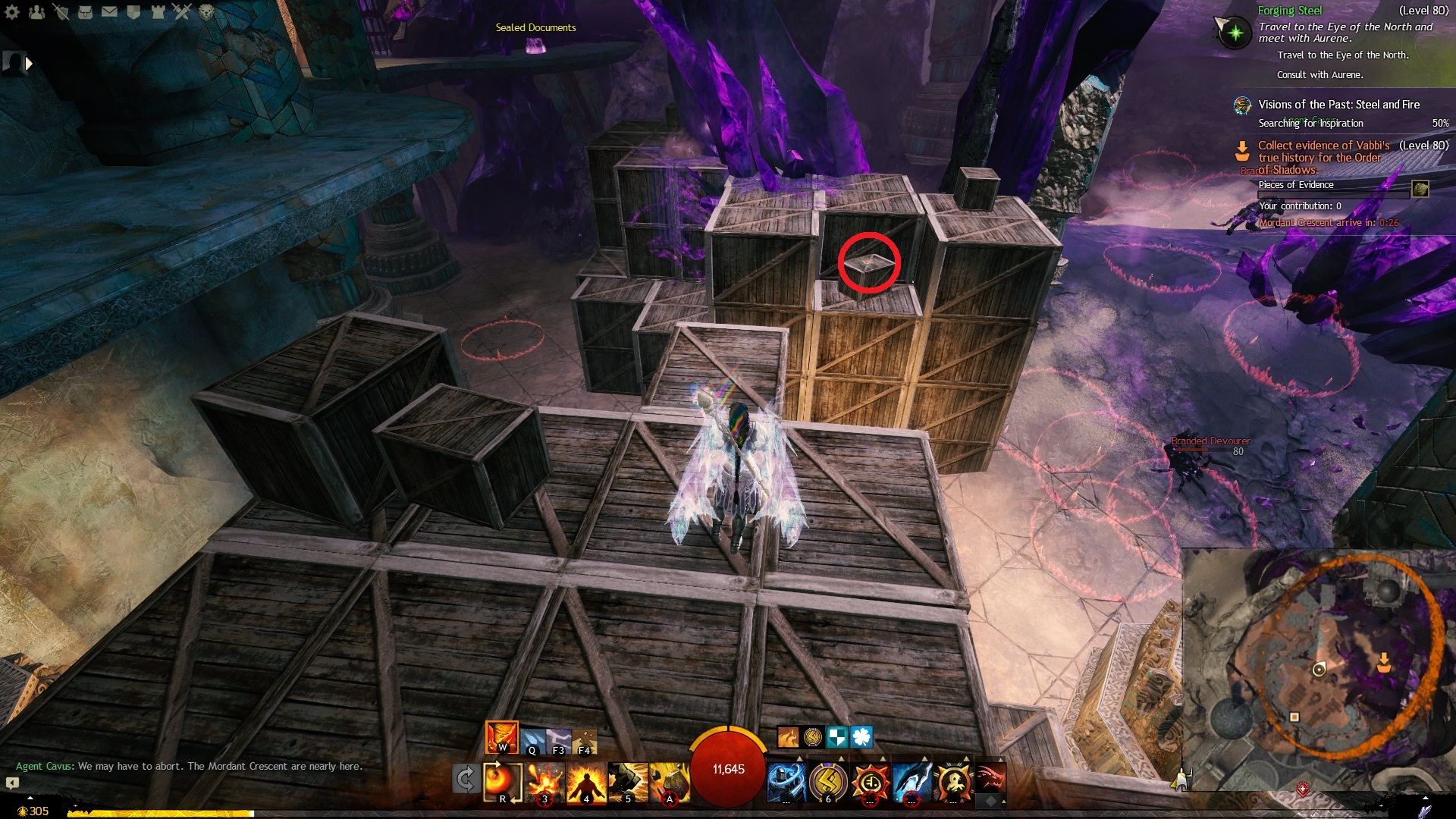
Task: Select the Collect evidence event objective
Action: point(1323,146)
